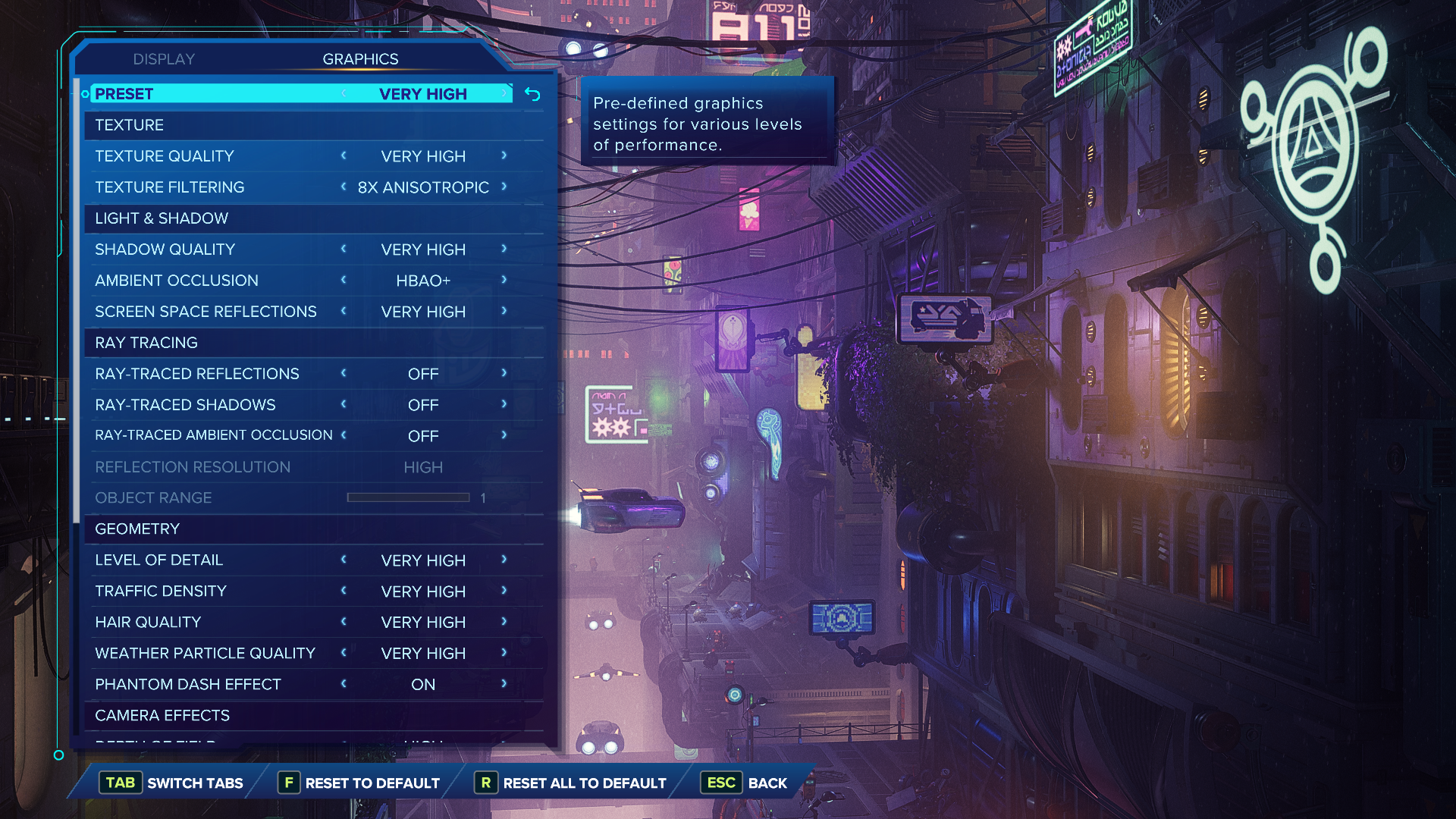The width and height of the screenshot is (1456, 819).
Task: Select the Graphics tab
Action: (360, 59)
